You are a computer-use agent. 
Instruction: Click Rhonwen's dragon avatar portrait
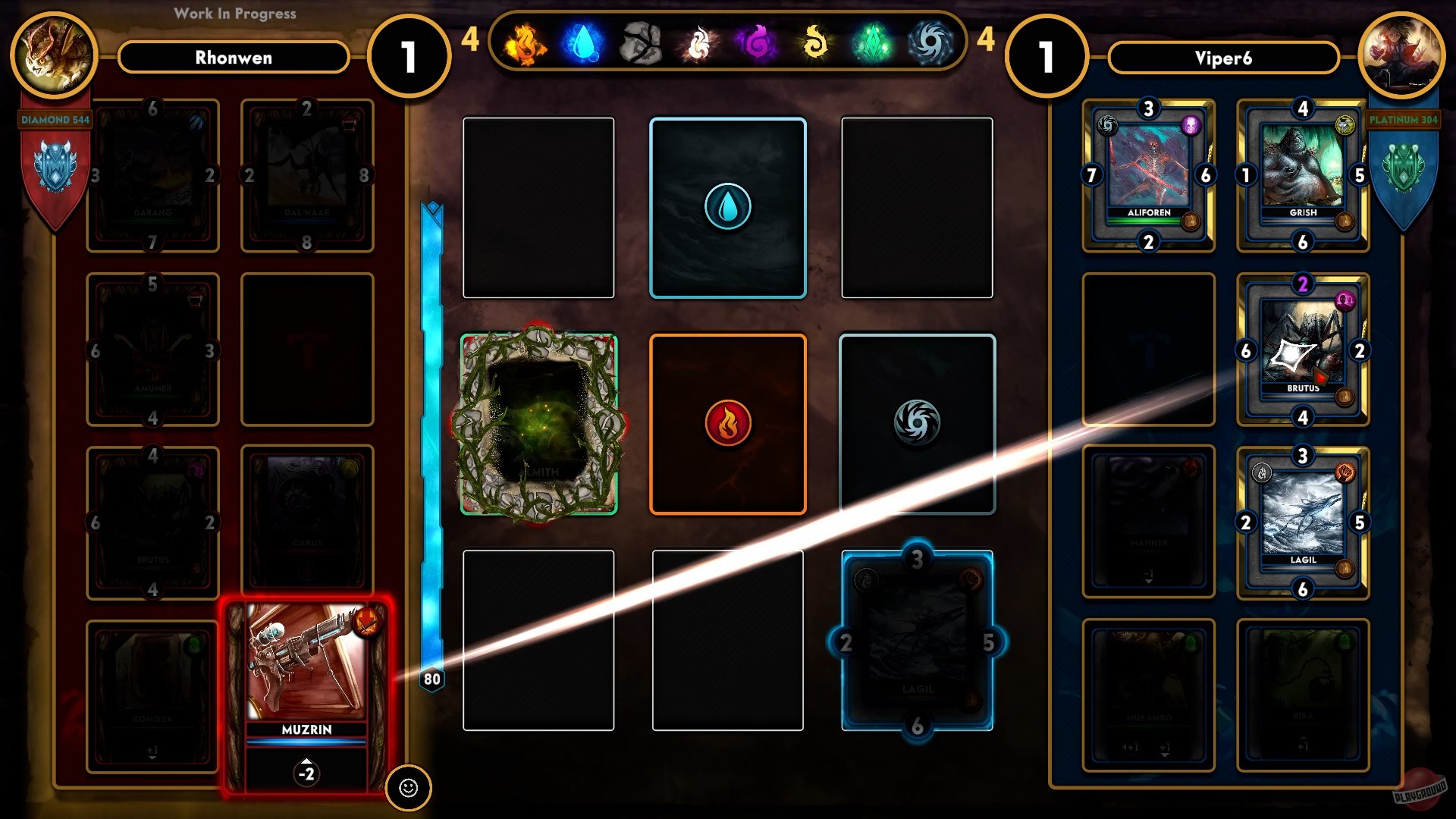coord(53,55)
